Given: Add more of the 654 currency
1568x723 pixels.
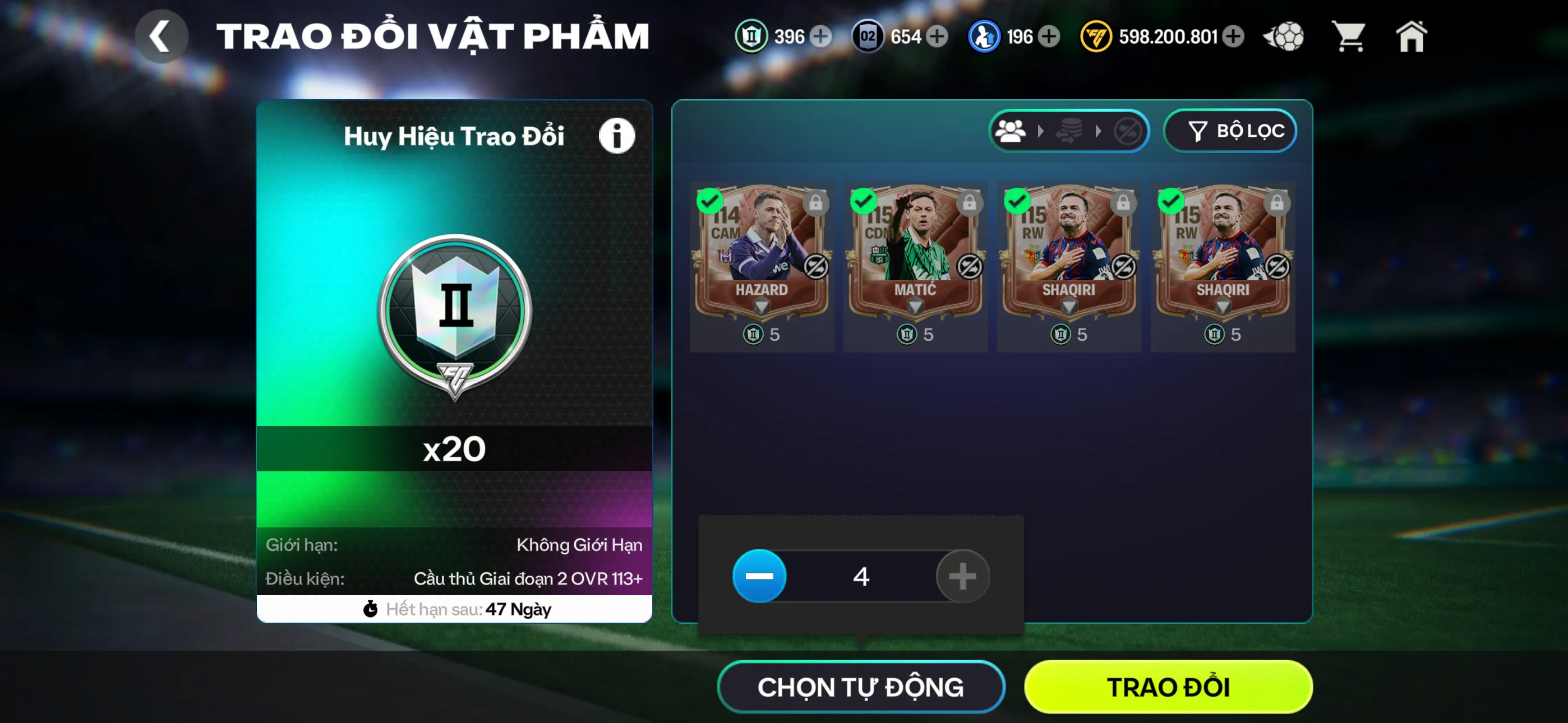Looking at the screenshot, I should click(938, 36).
